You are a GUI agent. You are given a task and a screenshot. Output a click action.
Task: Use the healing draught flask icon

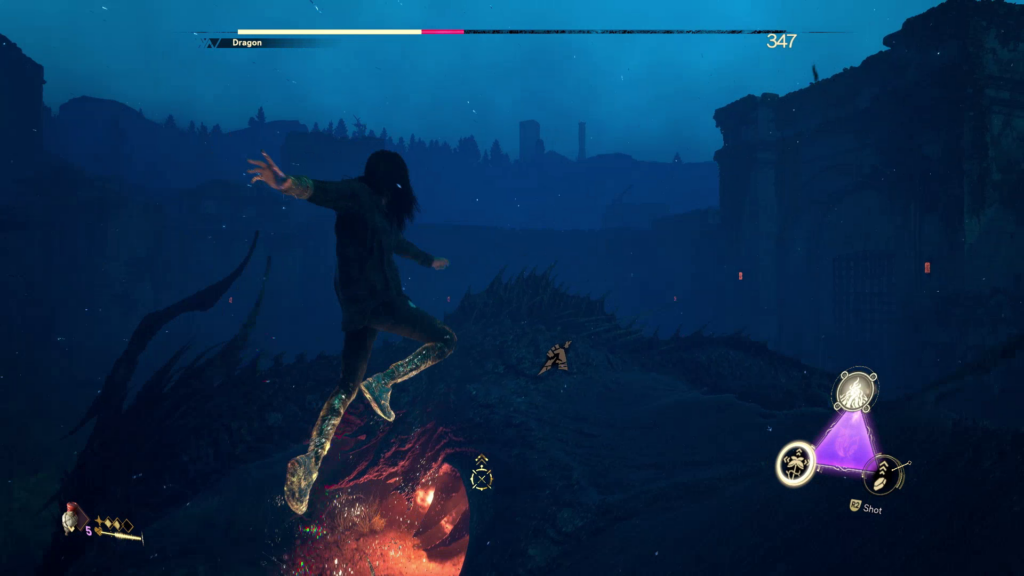tap(72, 518)
